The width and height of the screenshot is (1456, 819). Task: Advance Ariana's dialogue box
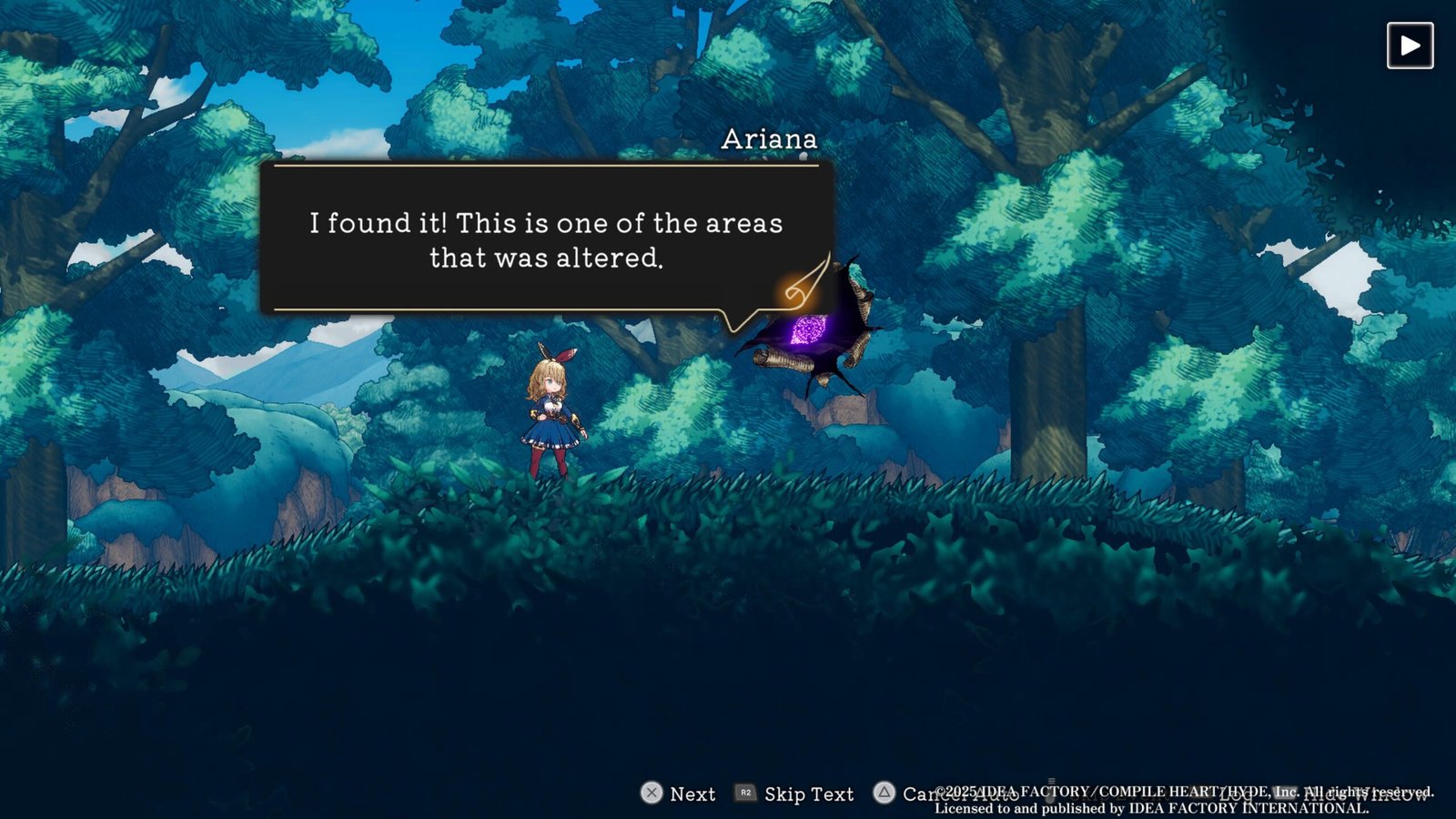click(546, 239)
